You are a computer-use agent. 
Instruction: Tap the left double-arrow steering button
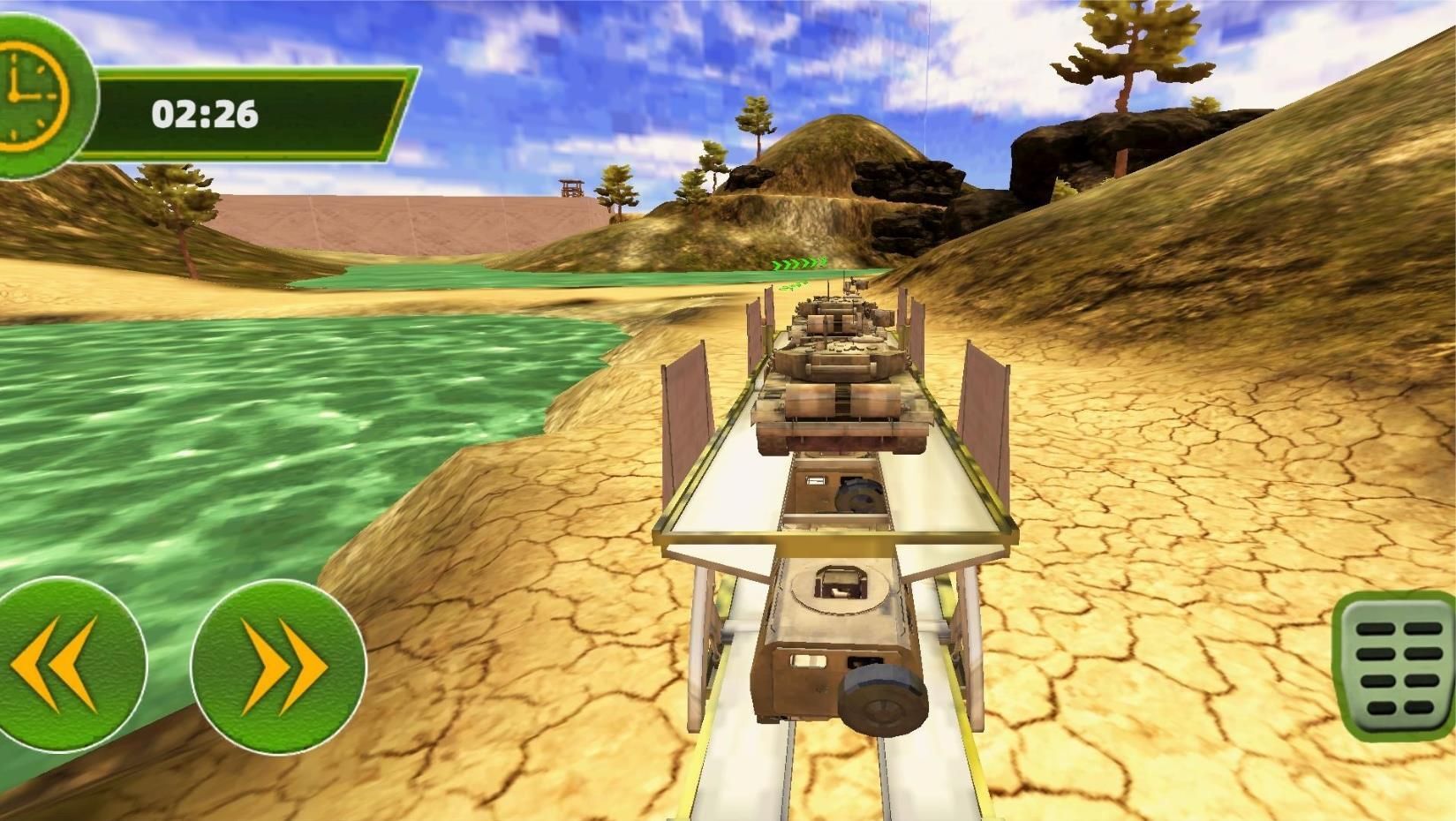[62, 665]
